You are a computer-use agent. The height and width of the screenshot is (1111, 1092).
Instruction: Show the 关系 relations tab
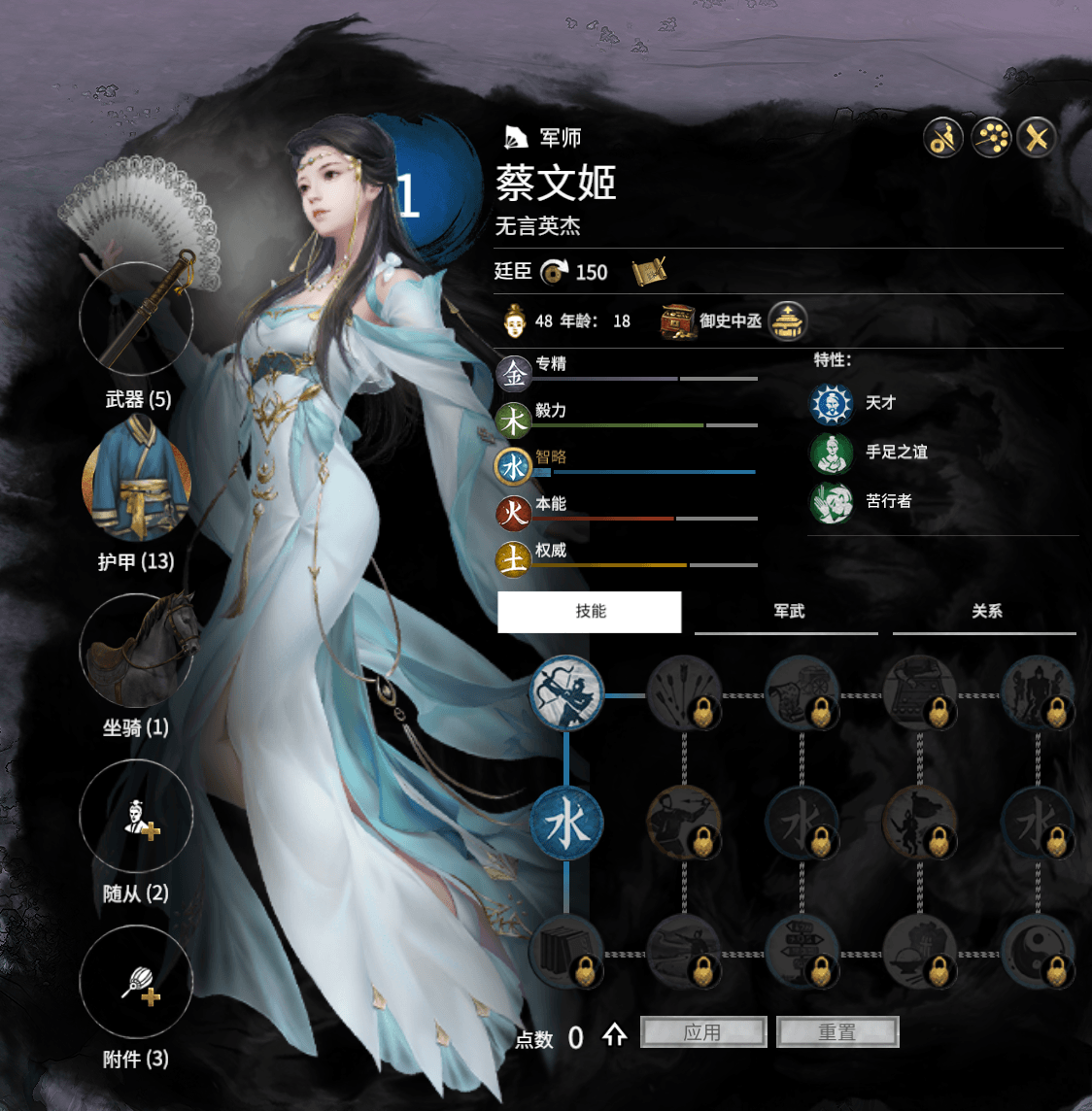(x=985, y=612)
